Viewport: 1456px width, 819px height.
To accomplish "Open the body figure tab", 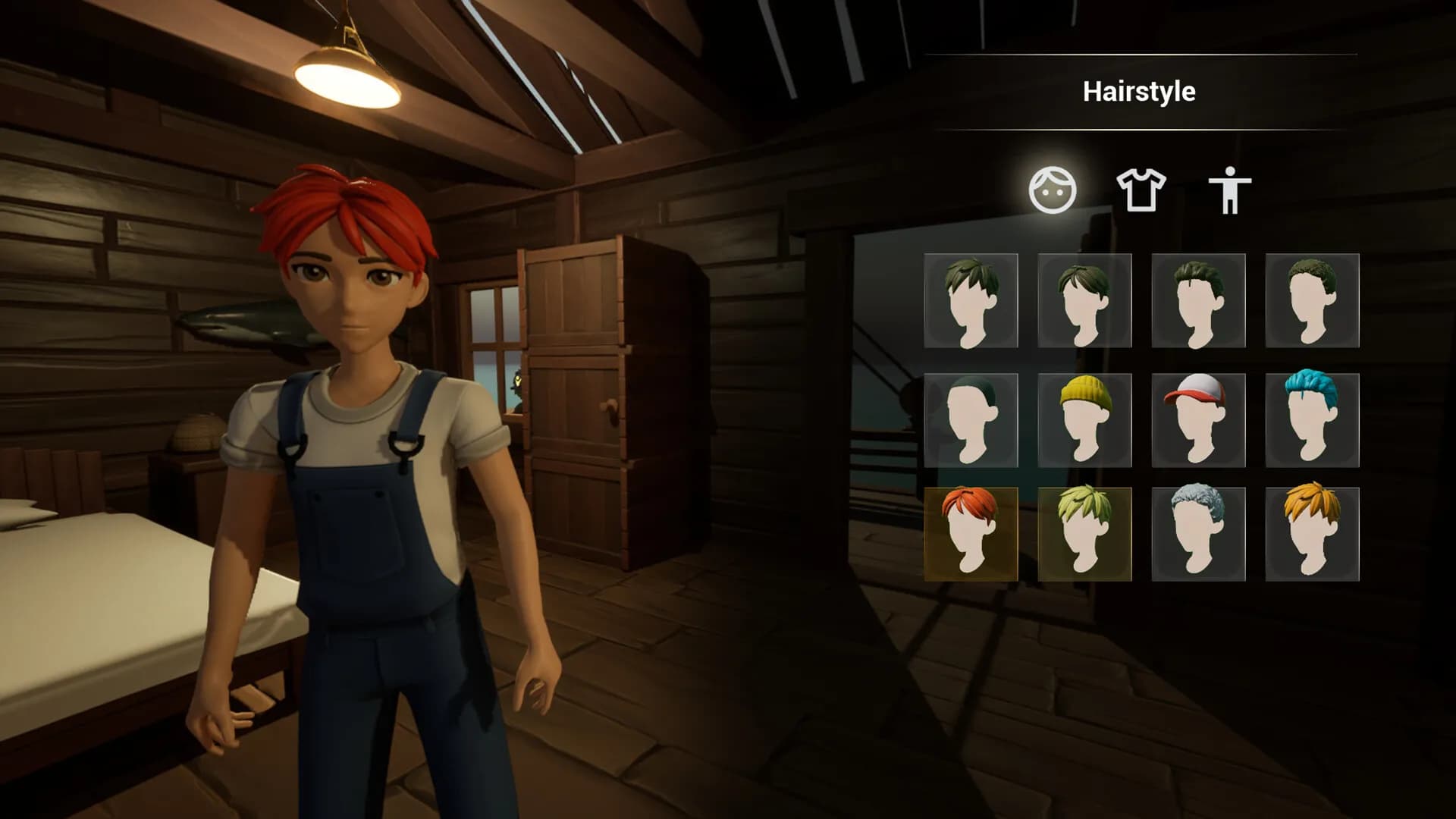I will coord(1229,190).
